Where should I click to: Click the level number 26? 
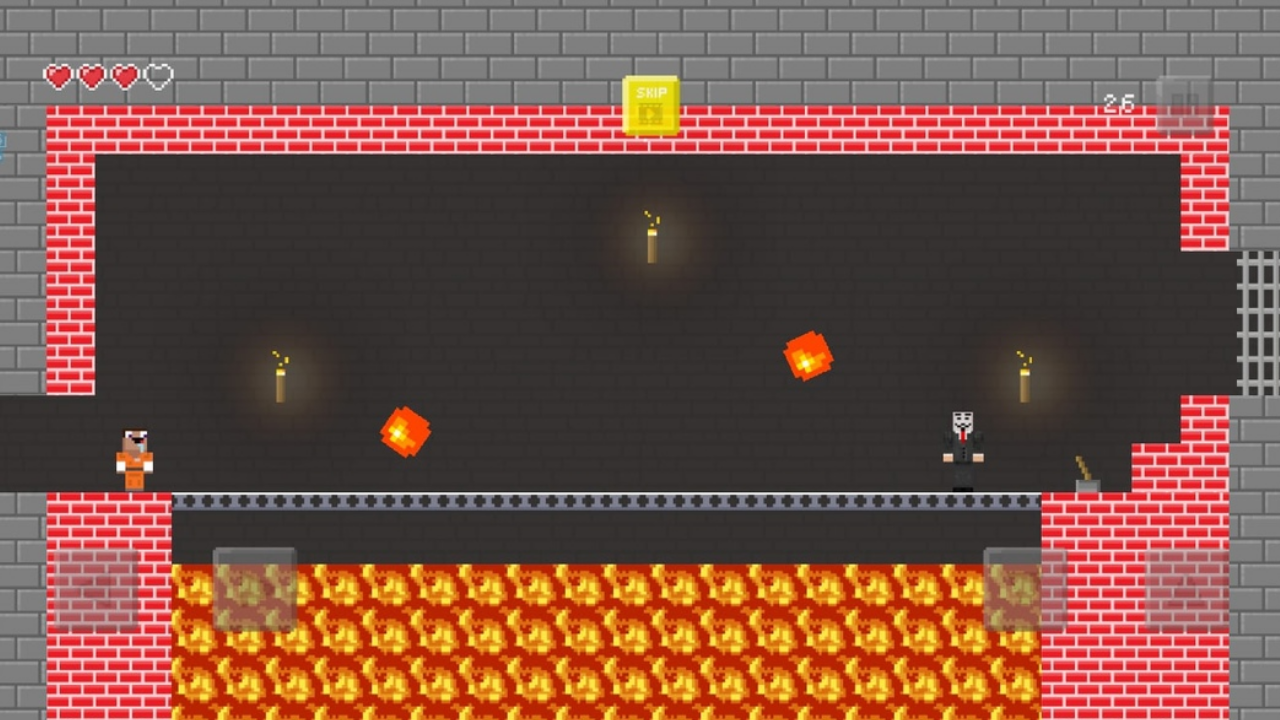point(1120,104)
